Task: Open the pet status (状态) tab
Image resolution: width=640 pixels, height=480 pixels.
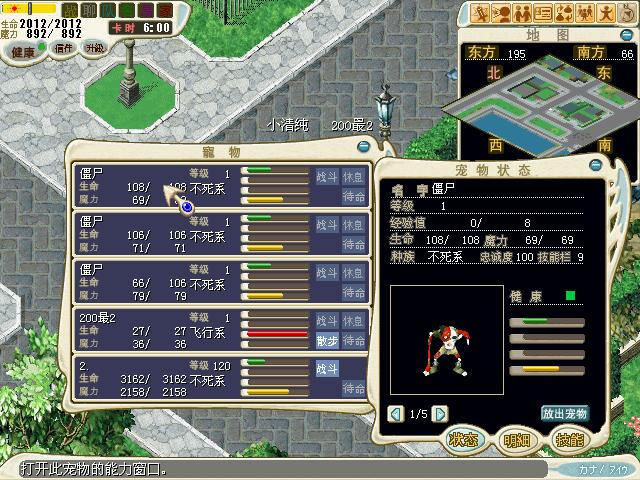Action: tap(464, 439)
